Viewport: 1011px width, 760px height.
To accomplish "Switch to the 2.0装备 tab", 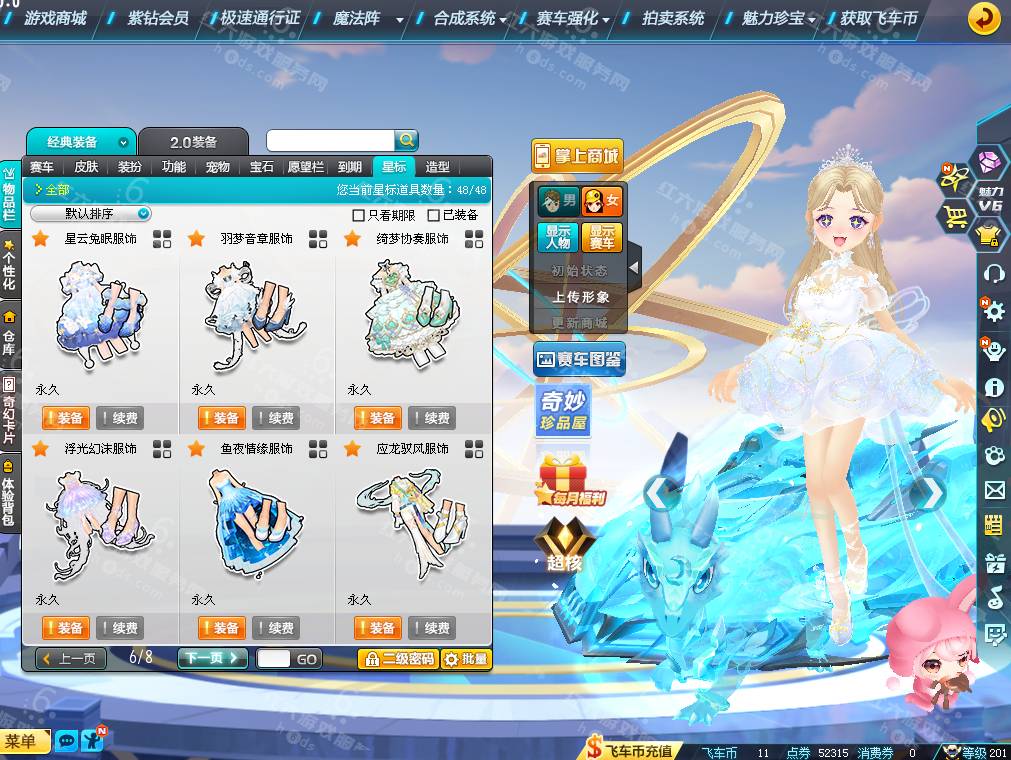I will pyautogui.click(x=193, y=142).
